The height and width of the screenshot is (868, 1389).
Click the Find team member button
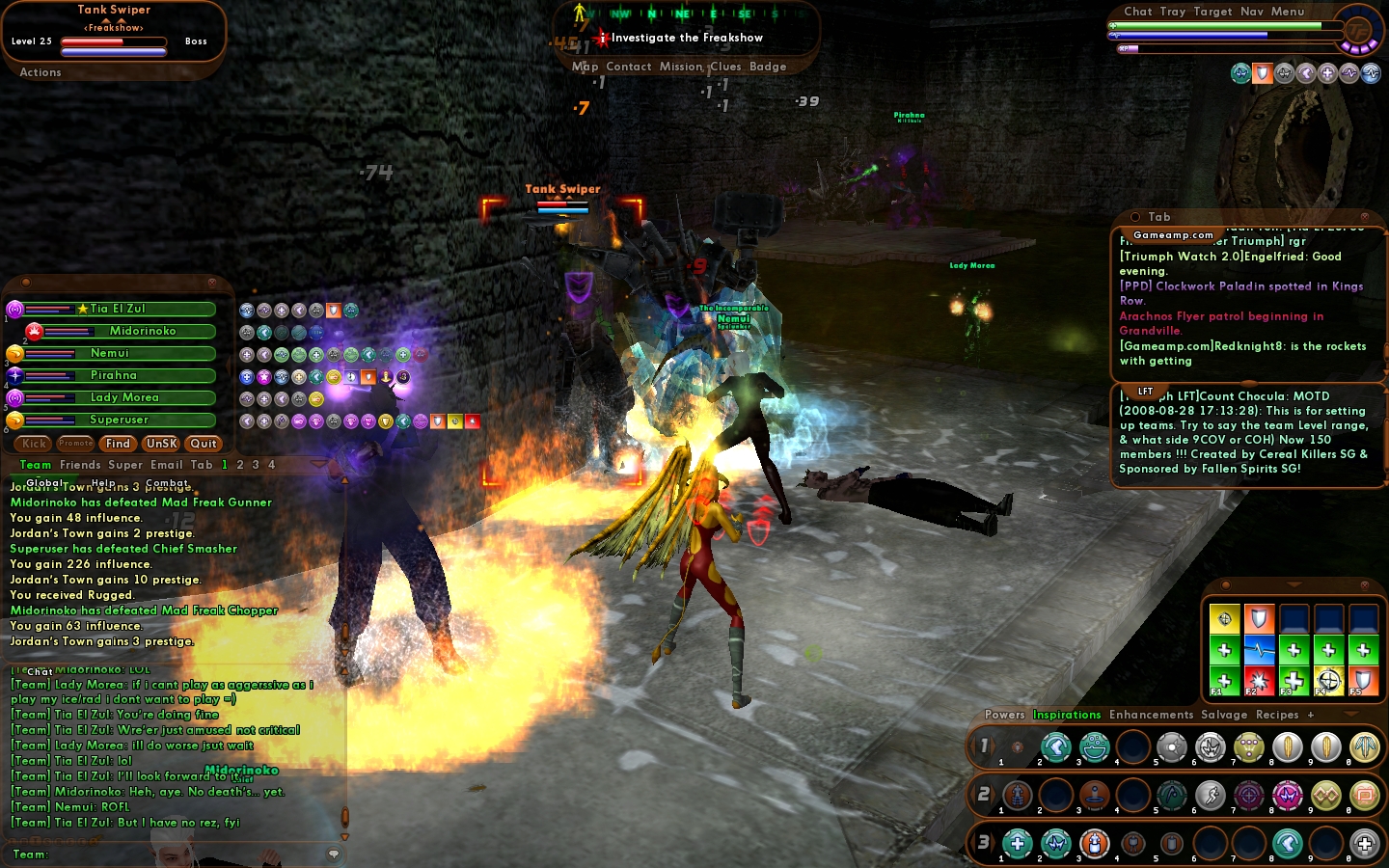pyautogui.click(x=118, y=444)
